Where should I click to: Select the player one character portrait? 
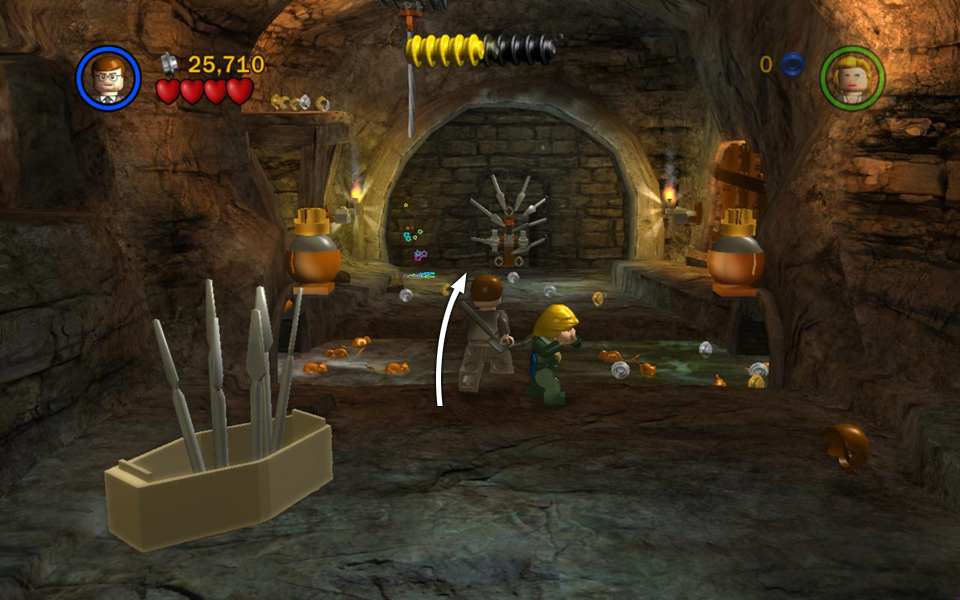(x=107, y=77)
